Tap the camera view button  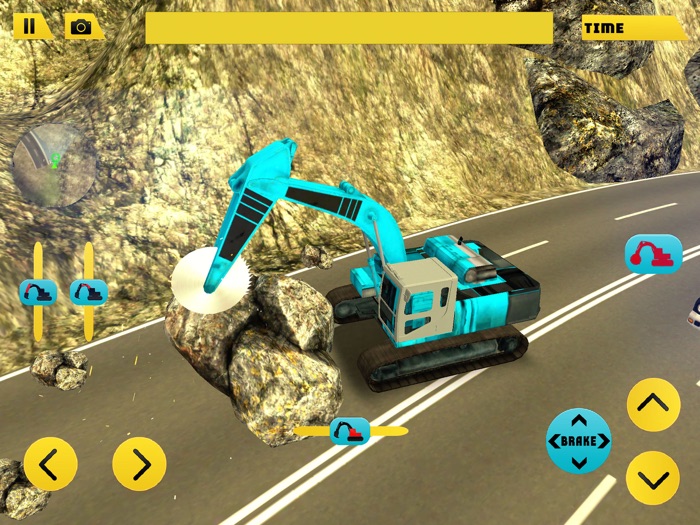pos(82,27)
